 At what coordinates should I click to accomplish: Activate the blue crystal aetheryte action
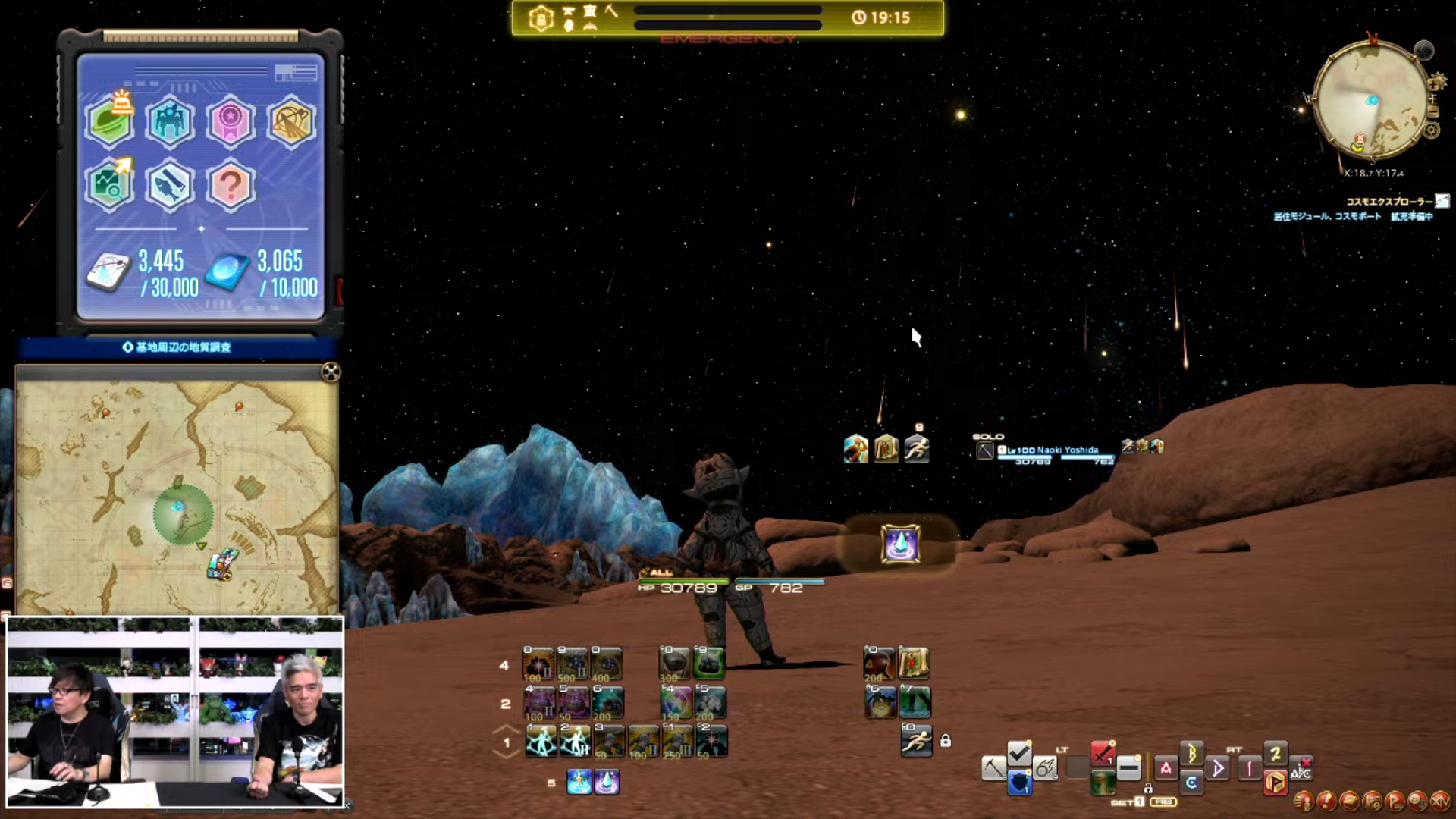click(900, 544)
